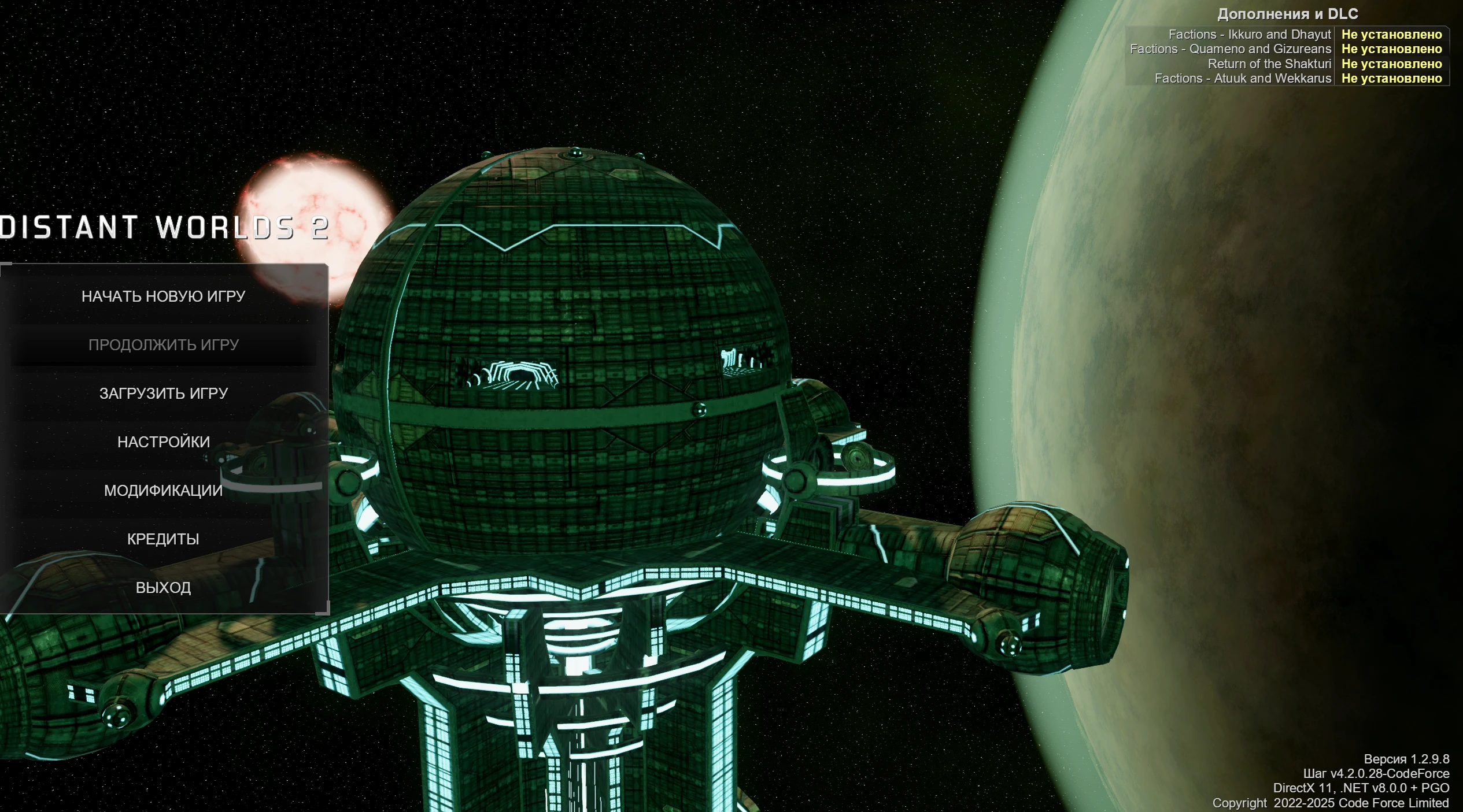Open the НАСТРОЙКИ options screen
This screenshot has width=1463, height=812.
(x=165, y=441)
